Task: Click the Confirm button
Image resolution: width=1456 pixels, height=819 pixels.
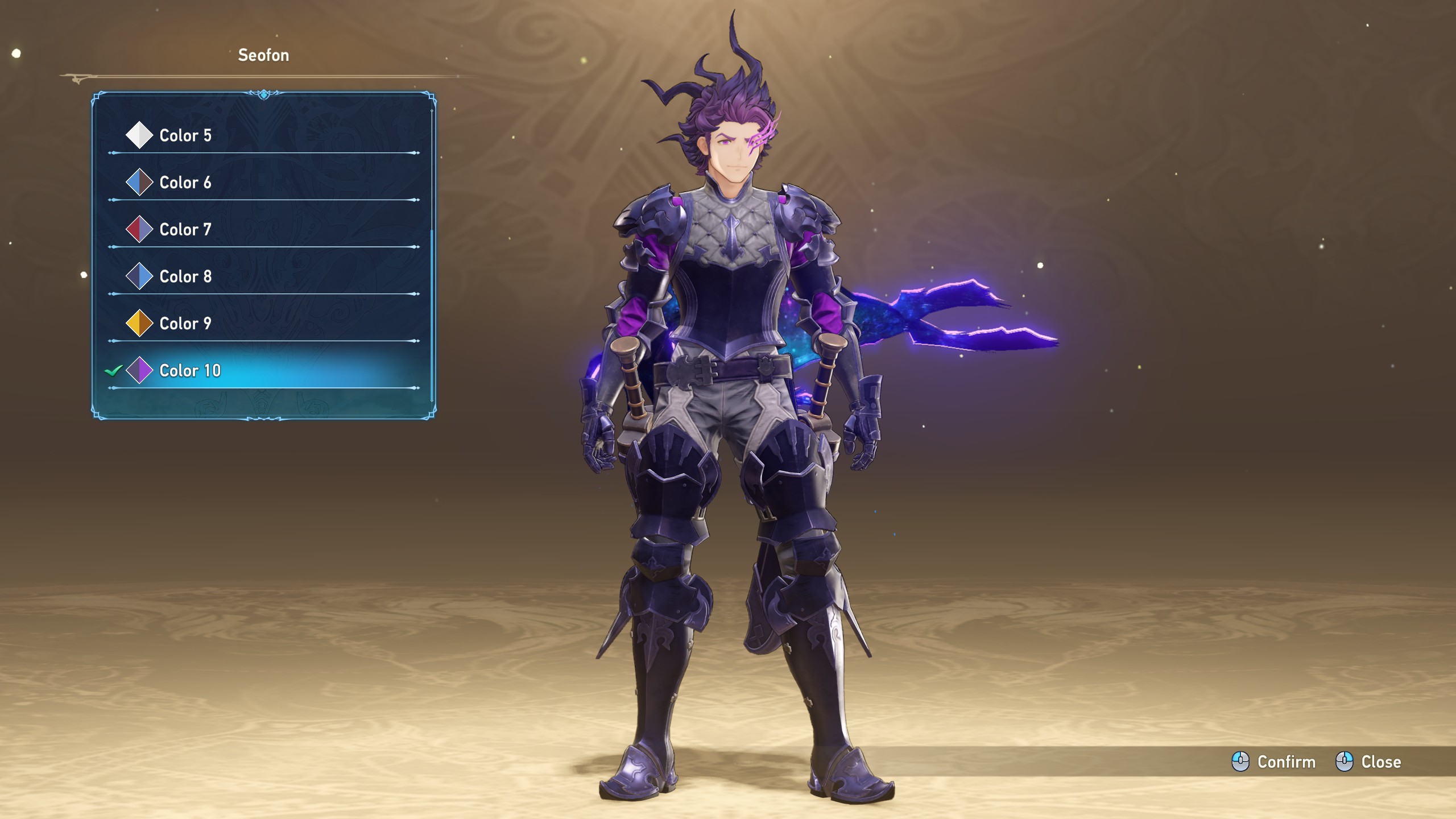Action: [x=1274, y=762]
